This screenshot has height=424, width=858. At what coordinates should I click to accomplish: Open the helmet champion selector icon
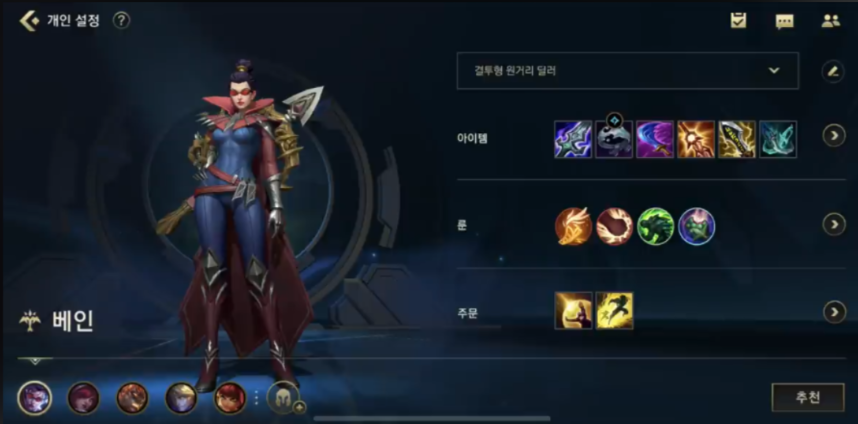click(280, 398)
